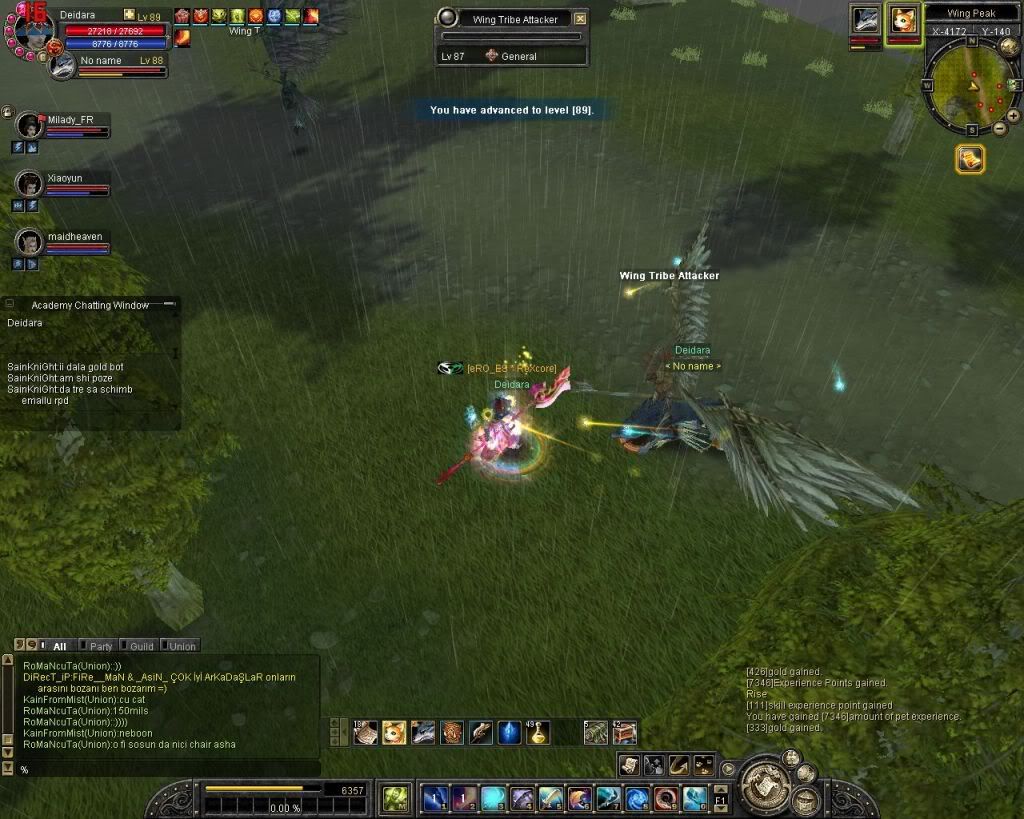The image size is (1024, 819).
Task: Activate the red swirl skill in slot 9
Action: point(666,798)
